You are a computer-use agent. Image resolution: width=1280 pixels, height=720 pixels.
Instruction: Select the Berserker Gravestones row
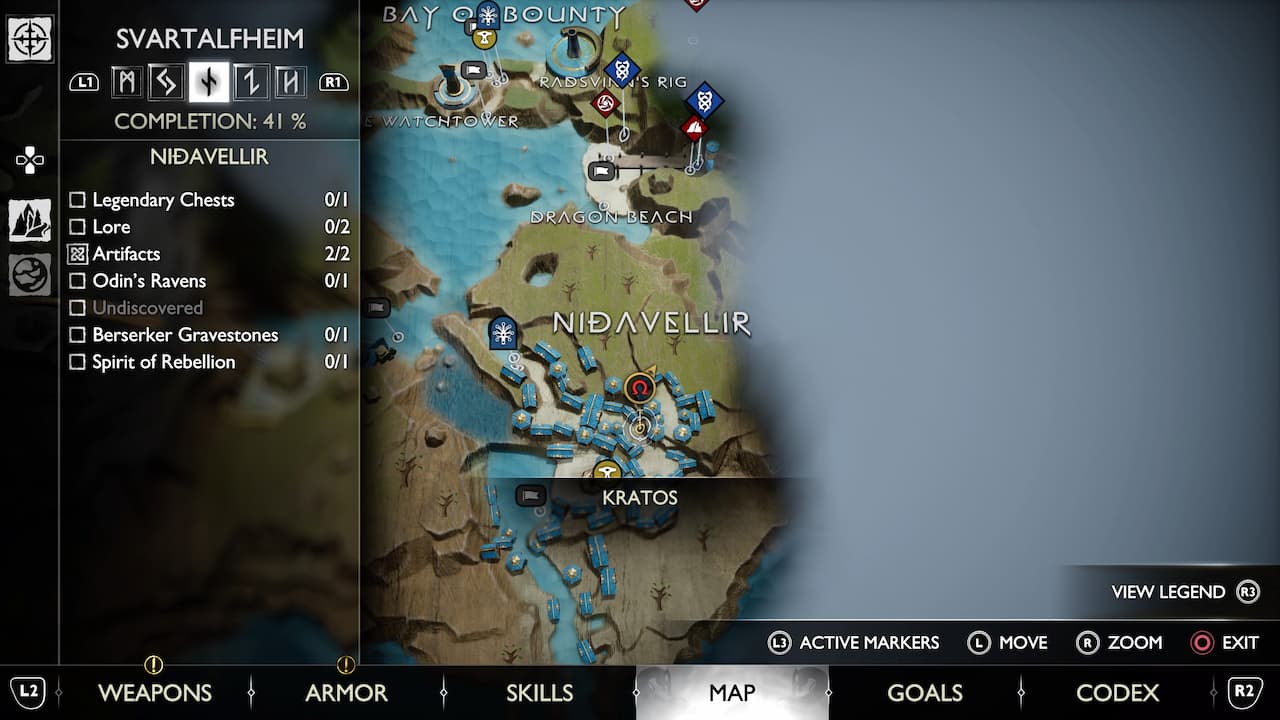pos(184,335)
